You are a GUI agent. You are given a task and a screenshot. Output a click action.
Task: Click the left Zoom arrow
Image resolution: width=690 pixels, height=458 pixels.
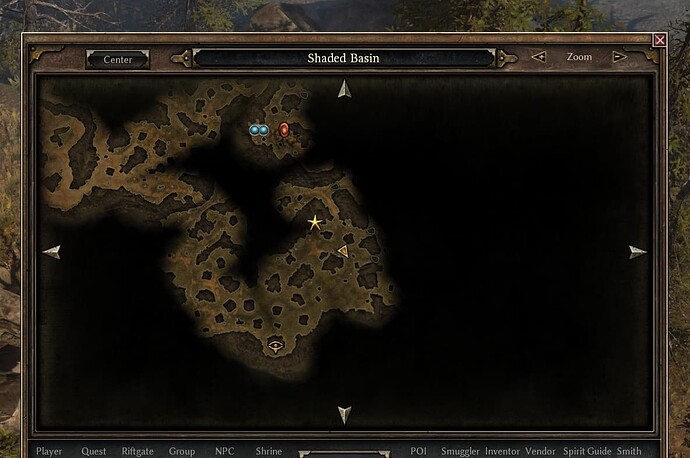(x=539, y=57)
